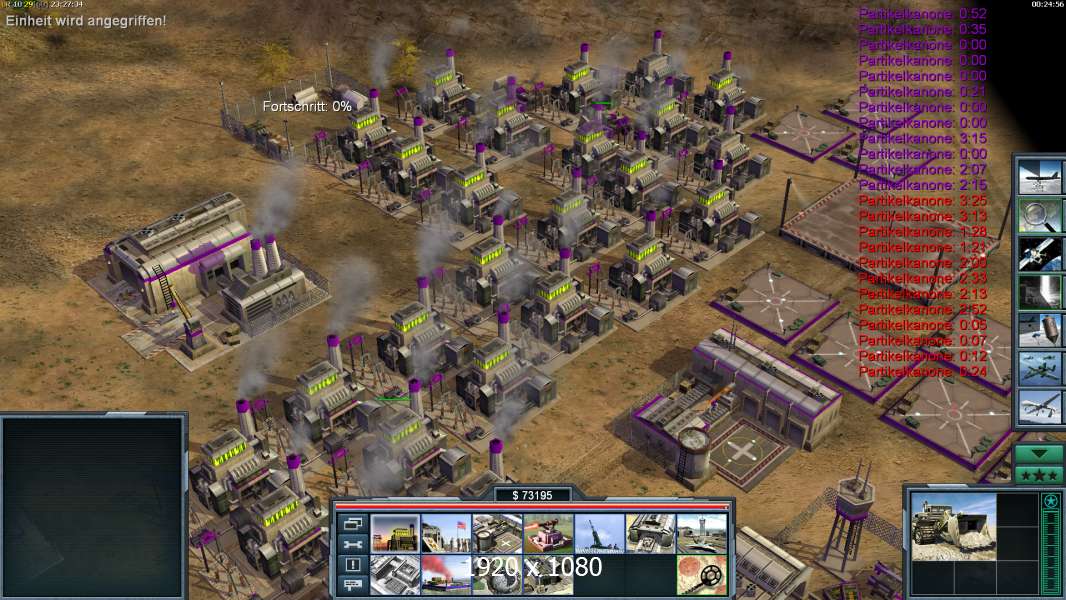This screenshot has width=1066, height=600.
Task: Click the wrench repair button
Action: click(x=351, y=544)
